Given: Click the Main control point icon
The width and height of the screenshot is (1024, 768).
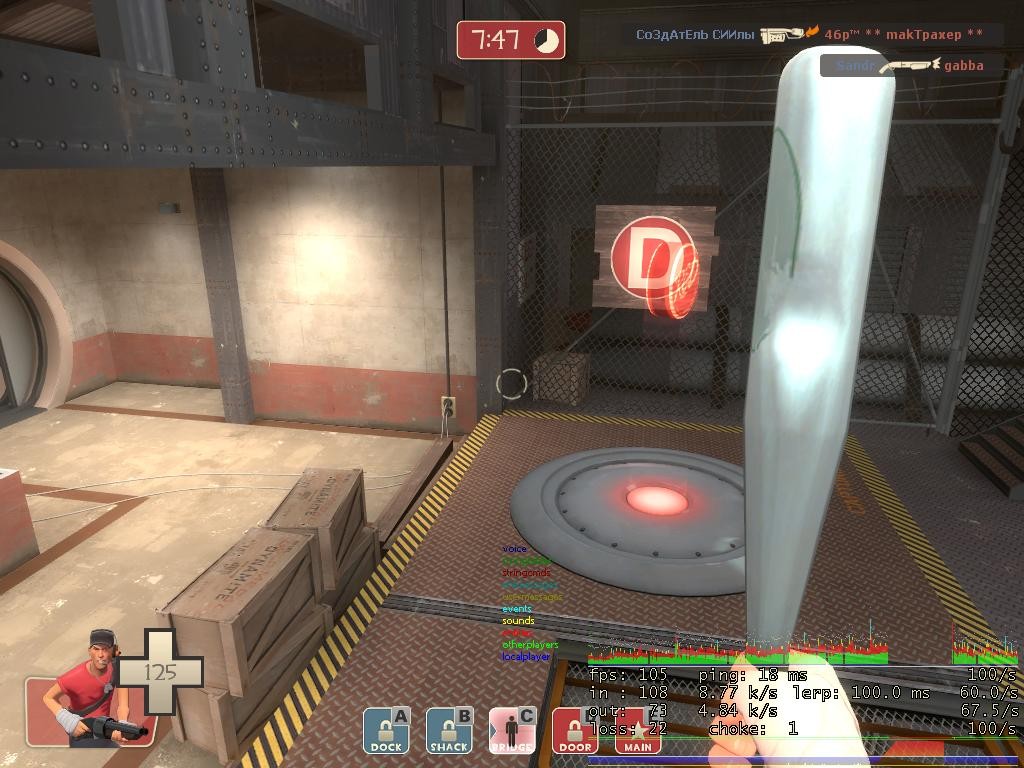Looking at the screenshot, I should pyautogui.click(x=638, y=731).
